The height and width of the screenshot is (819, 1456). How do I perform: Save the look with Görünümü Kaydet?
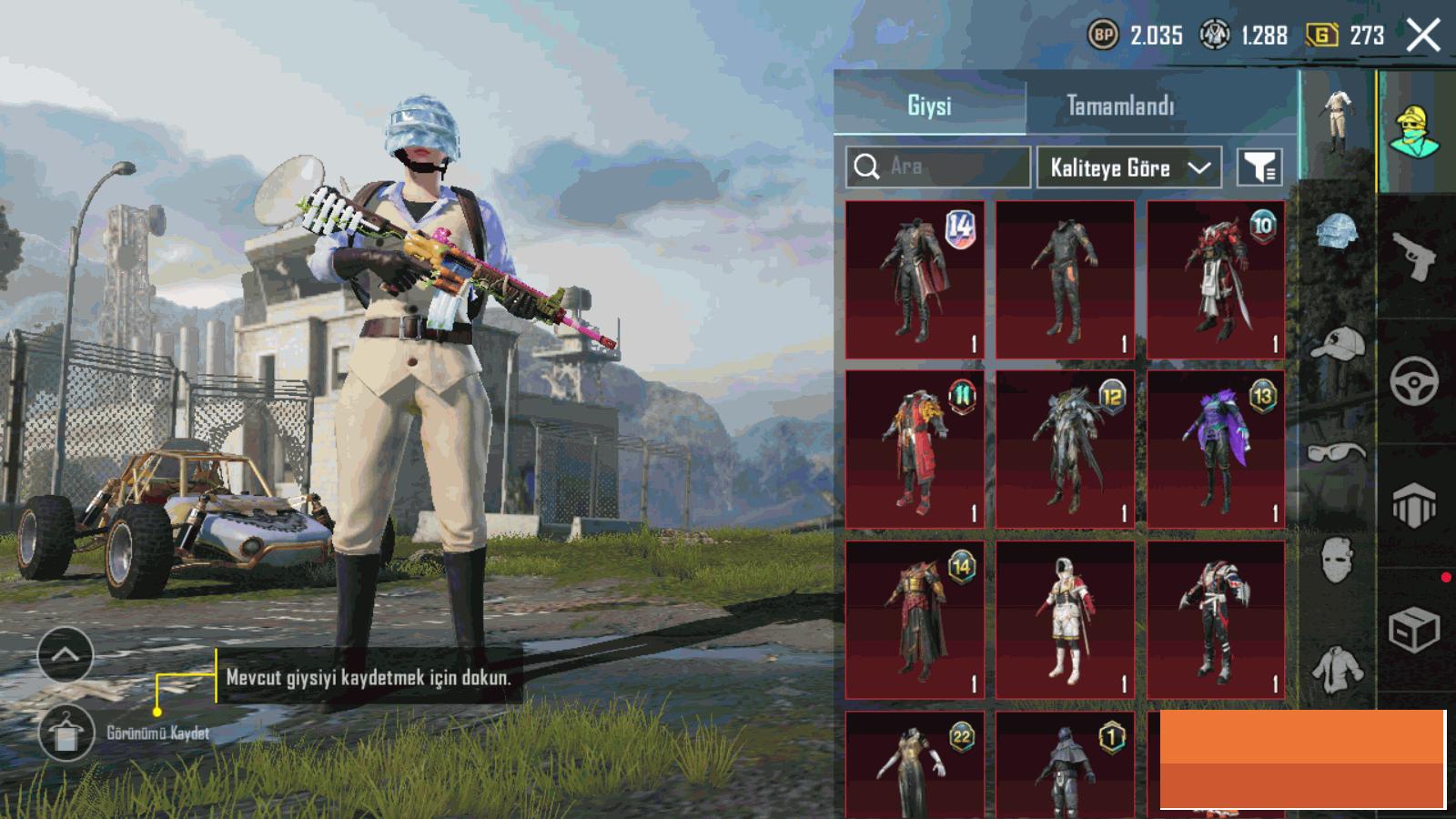(x=66, y=733)
